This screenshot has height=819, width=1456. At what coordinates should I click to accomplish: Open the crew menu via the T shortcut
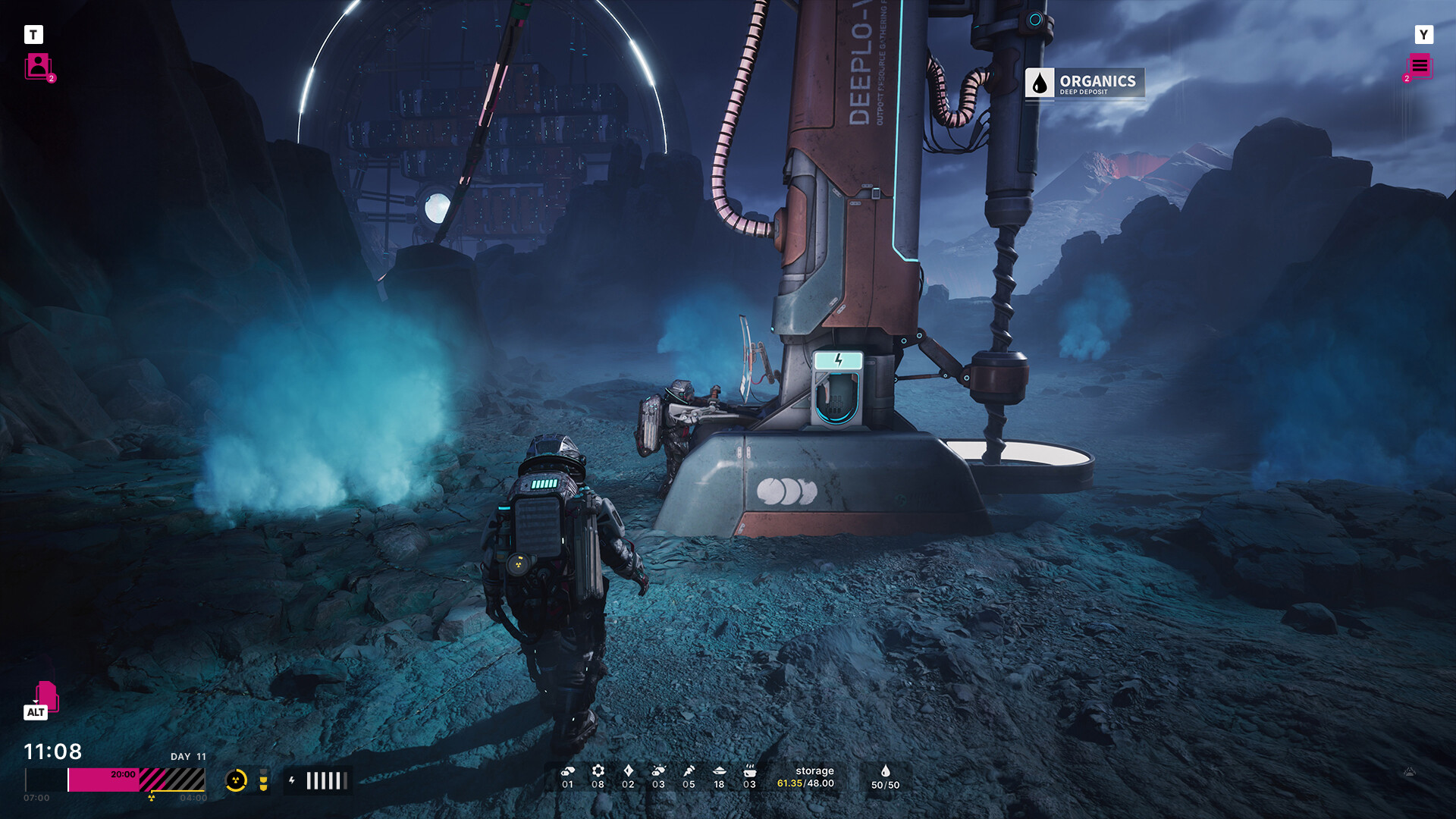coord(33,35)
